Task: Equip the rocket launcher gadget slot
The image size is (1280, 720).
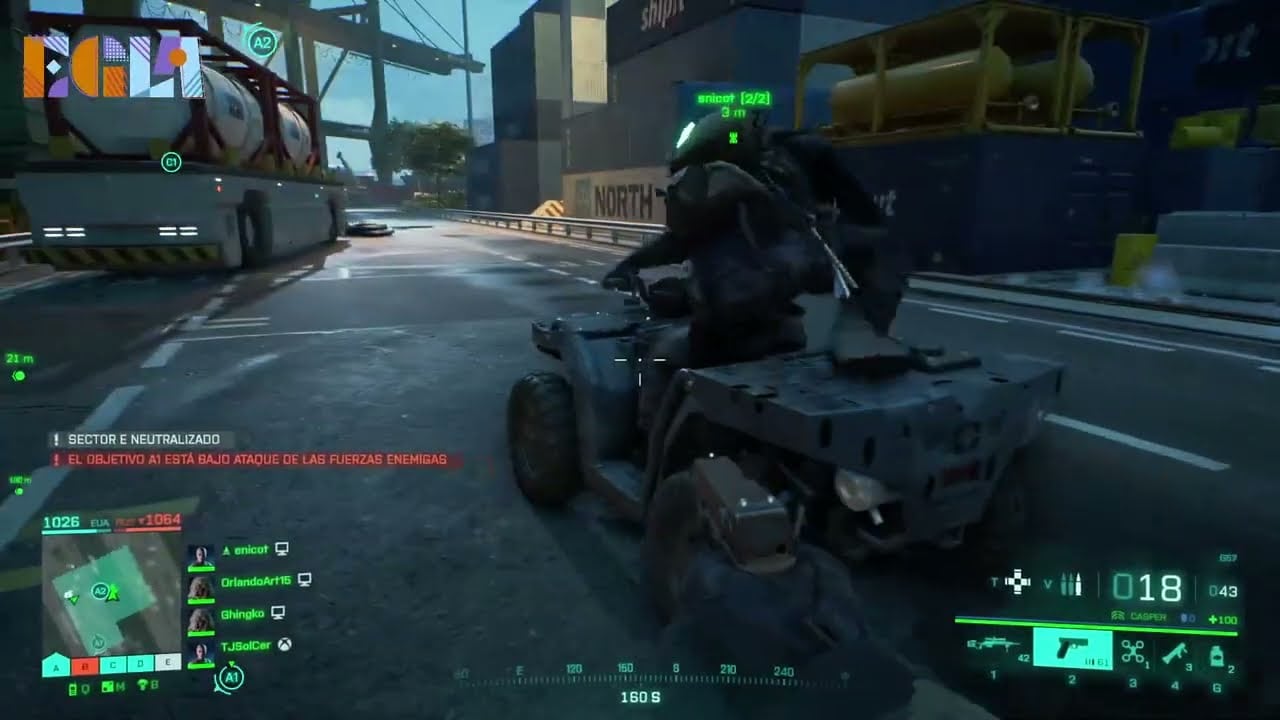Action: click(1174, 651)
